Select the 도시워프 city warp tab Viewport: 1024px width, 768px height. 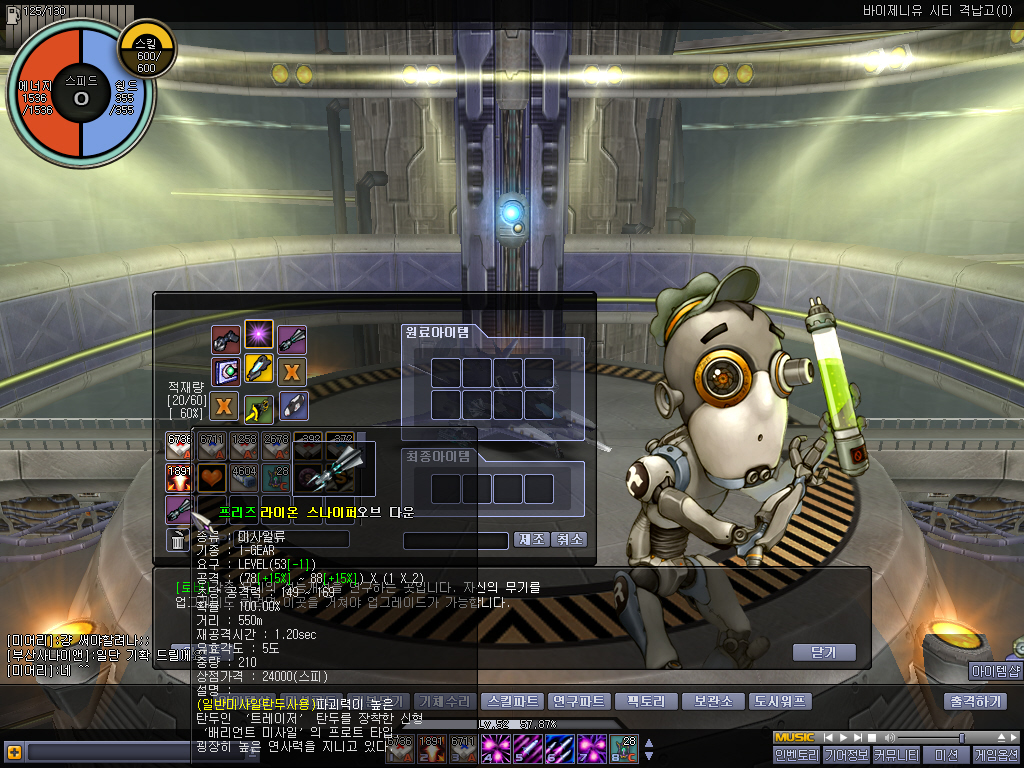779,701
